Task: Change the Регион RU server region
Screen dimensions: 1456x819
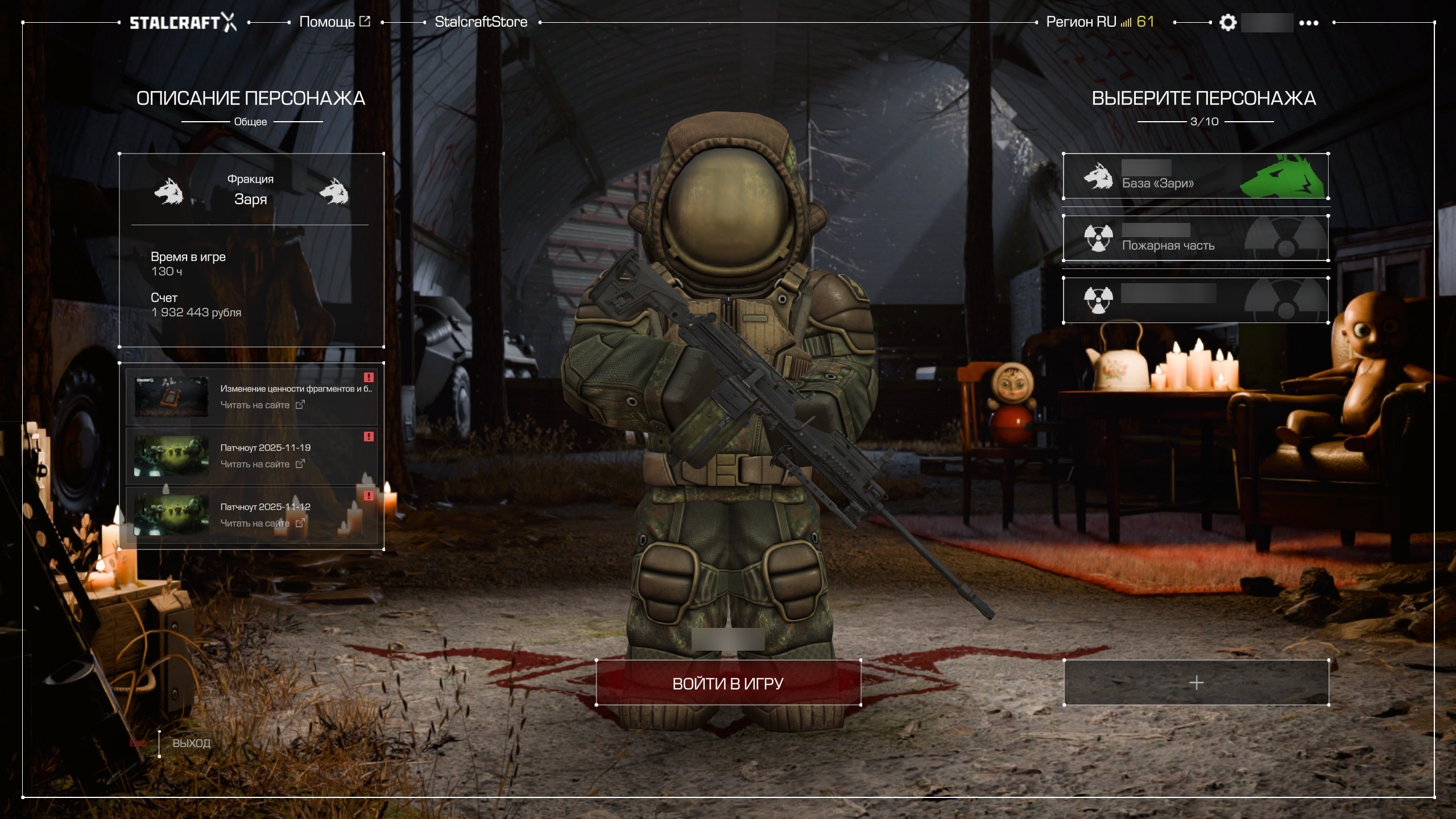Action: tap(1099, 22)
